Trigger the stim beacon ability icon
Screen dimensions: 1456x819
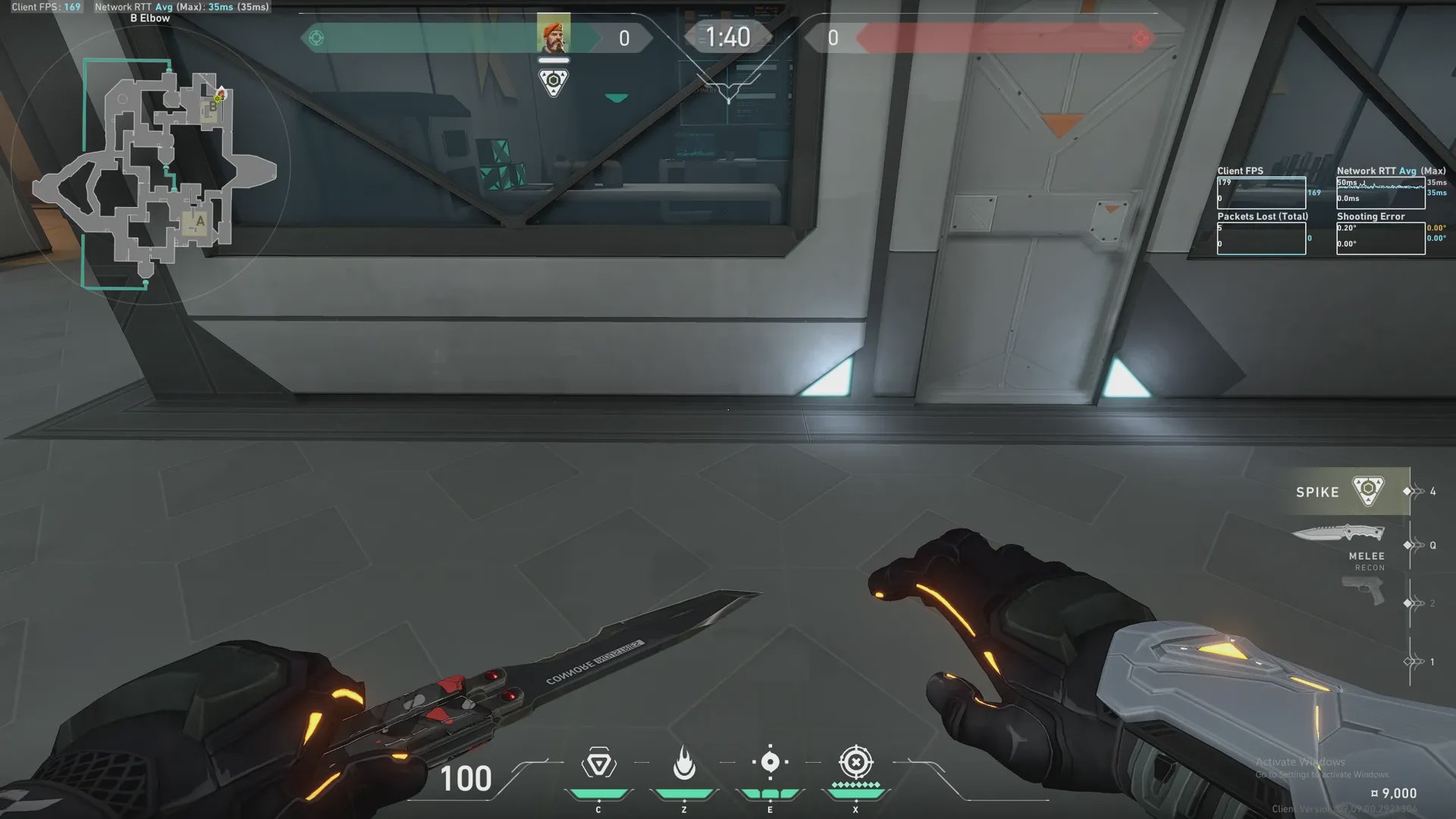770,762
